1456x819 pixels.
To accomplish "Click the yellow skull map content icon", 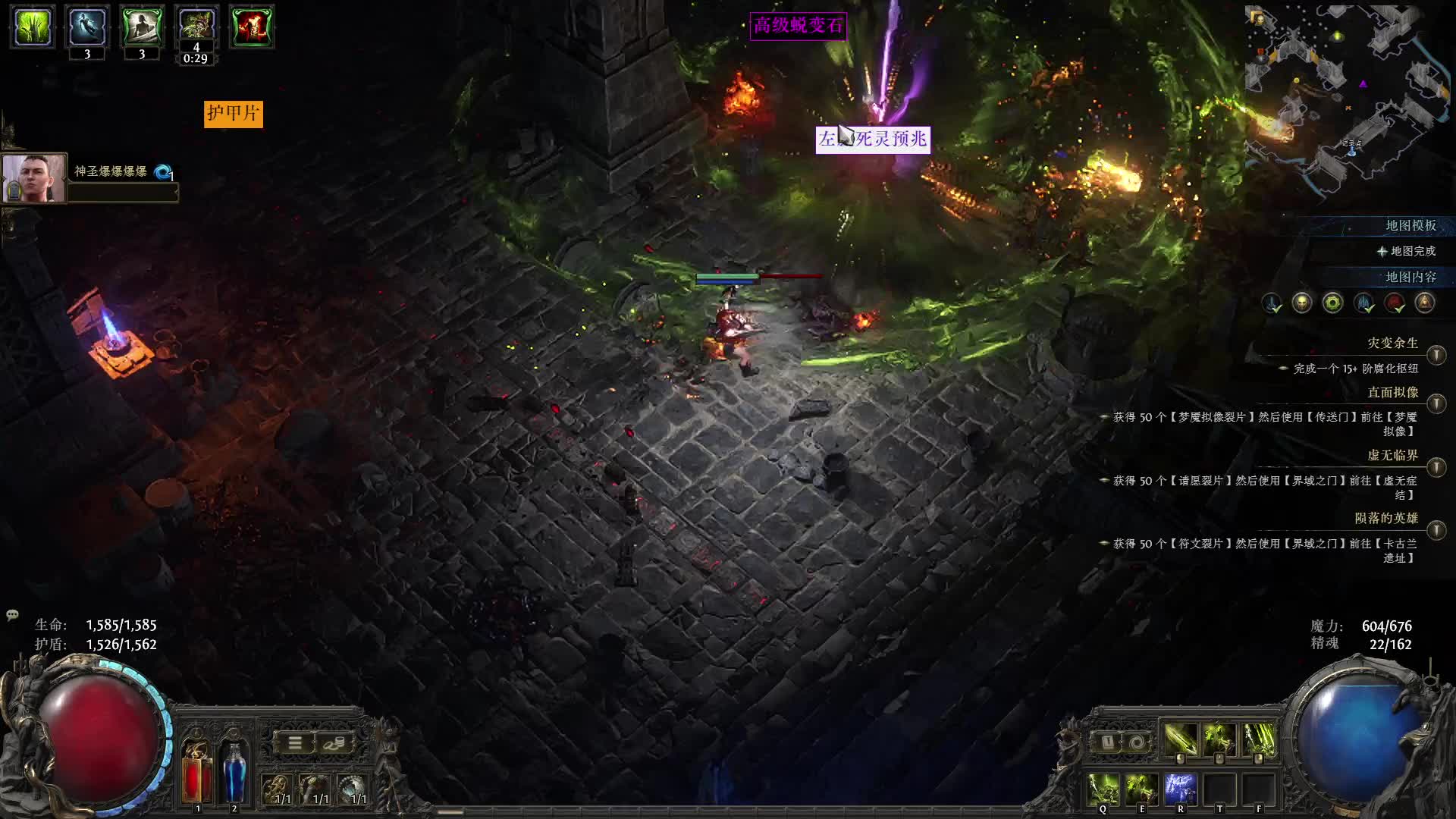I will [1302, 303].
